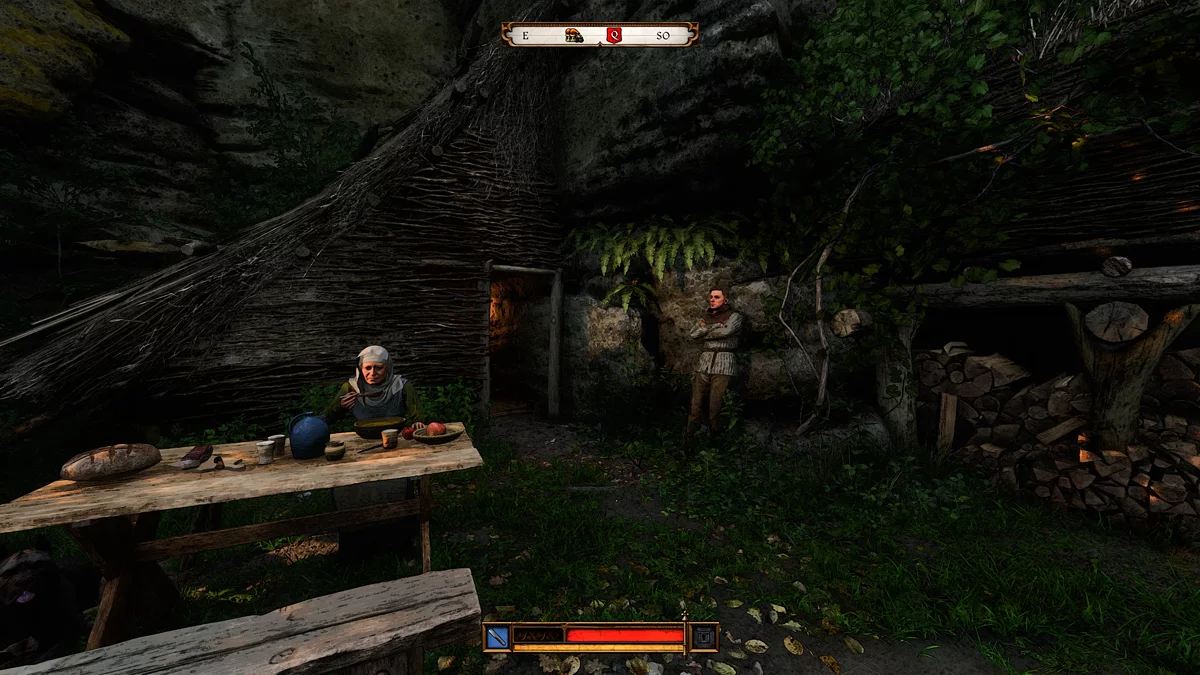Click the grey armor icon beside health bar
1200x675 pixels.
[704, 636]
